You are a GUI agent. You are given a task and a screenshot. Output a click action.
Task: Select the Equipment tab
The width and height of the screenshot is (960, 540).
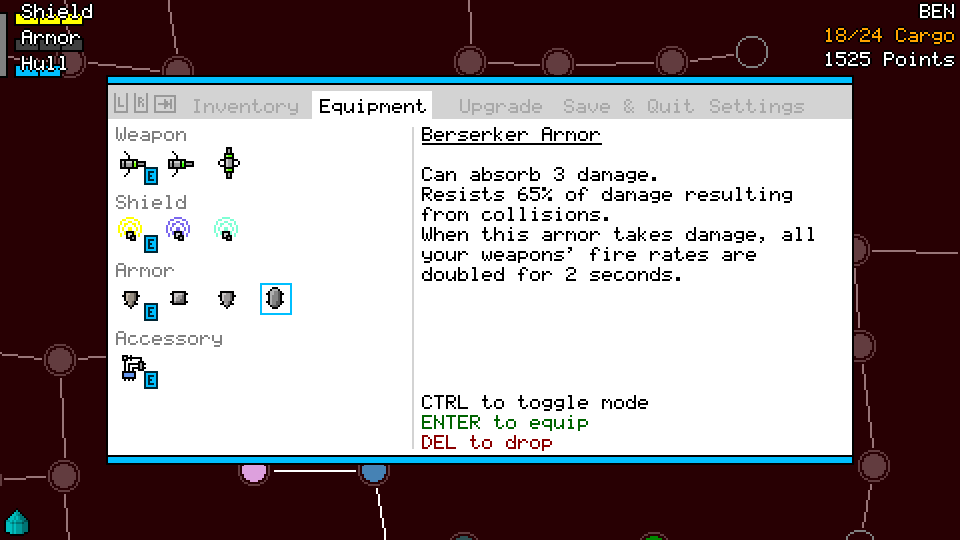point(372,106)
